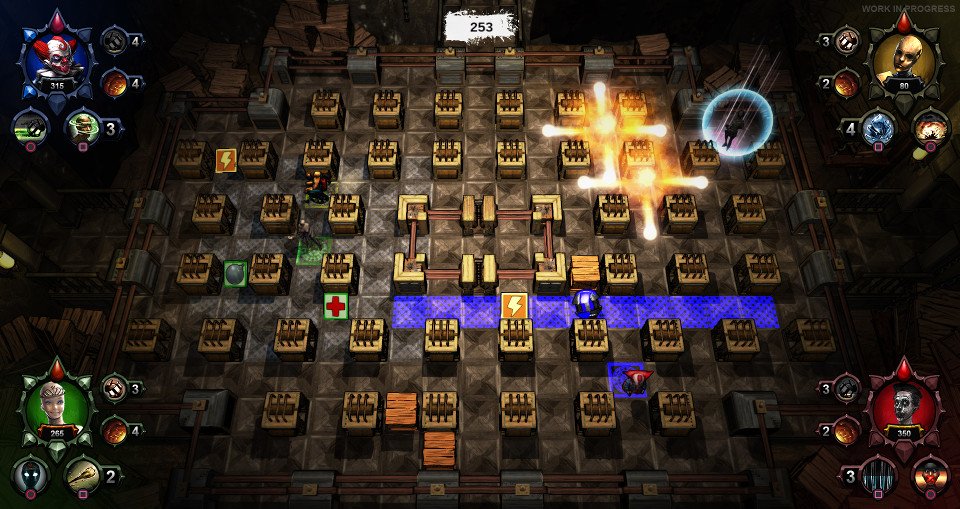The width and height of the screenshot is (960, 509).
Task: Activate the clown player's green whirlwind ability
Action: tap(83, 127)
